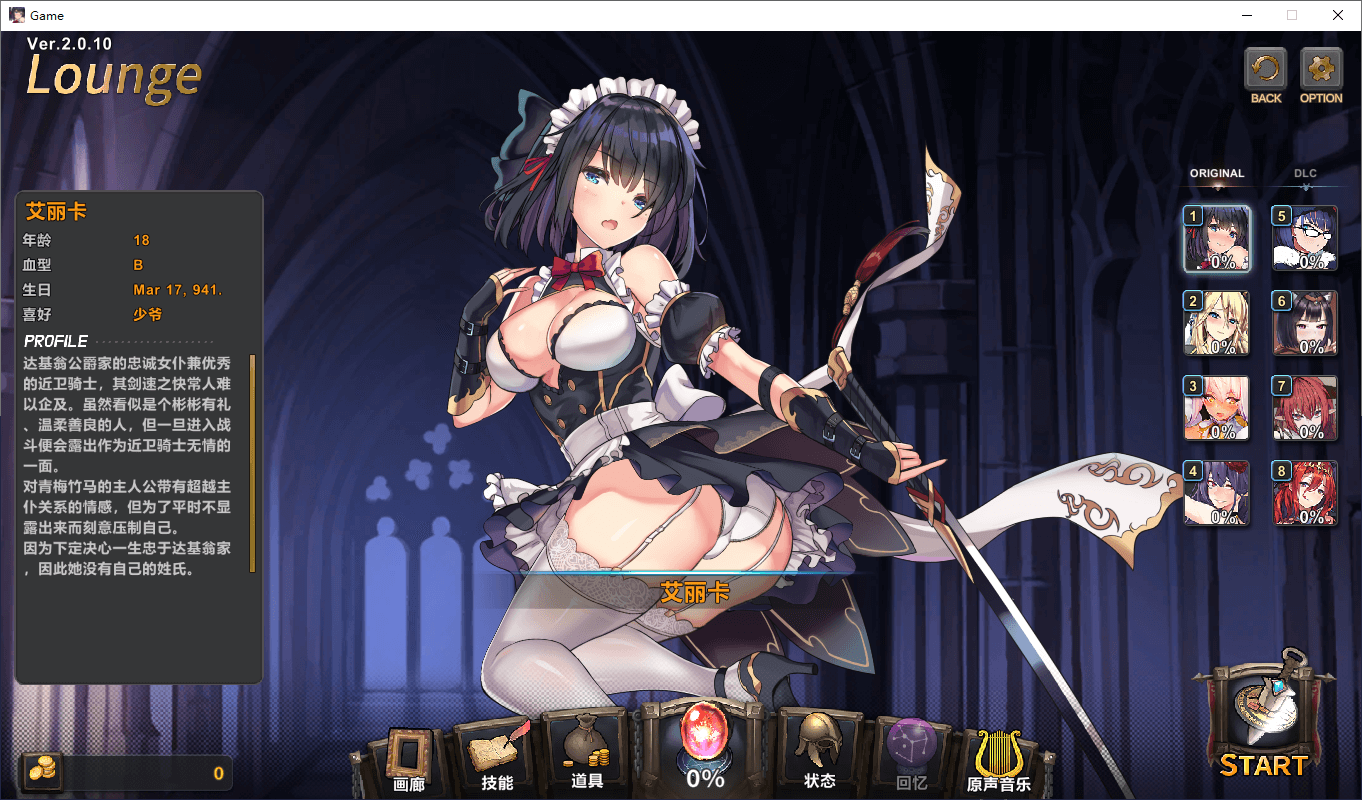
Task: Open the 道具 items menu
Action: pos(587,758)
